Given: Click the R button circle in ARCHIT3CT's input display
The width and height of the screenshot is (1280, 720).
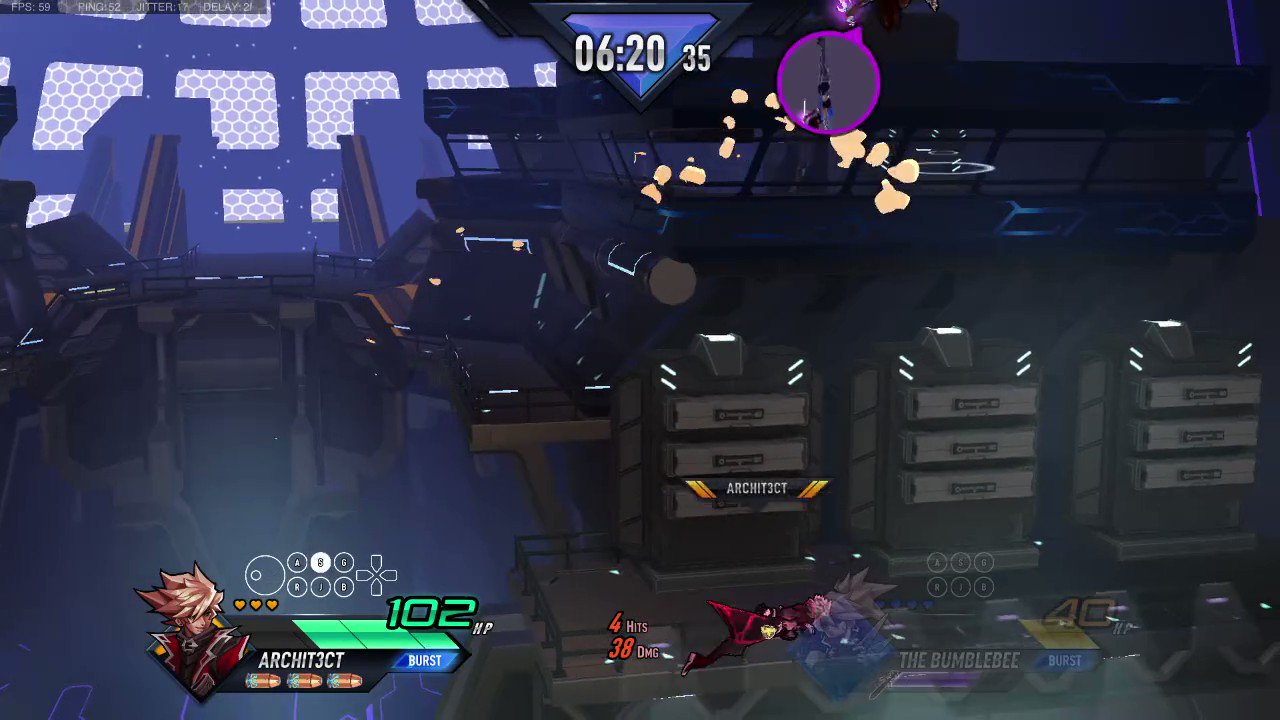Looking at the screenshot, I should [x=297, y=588].
